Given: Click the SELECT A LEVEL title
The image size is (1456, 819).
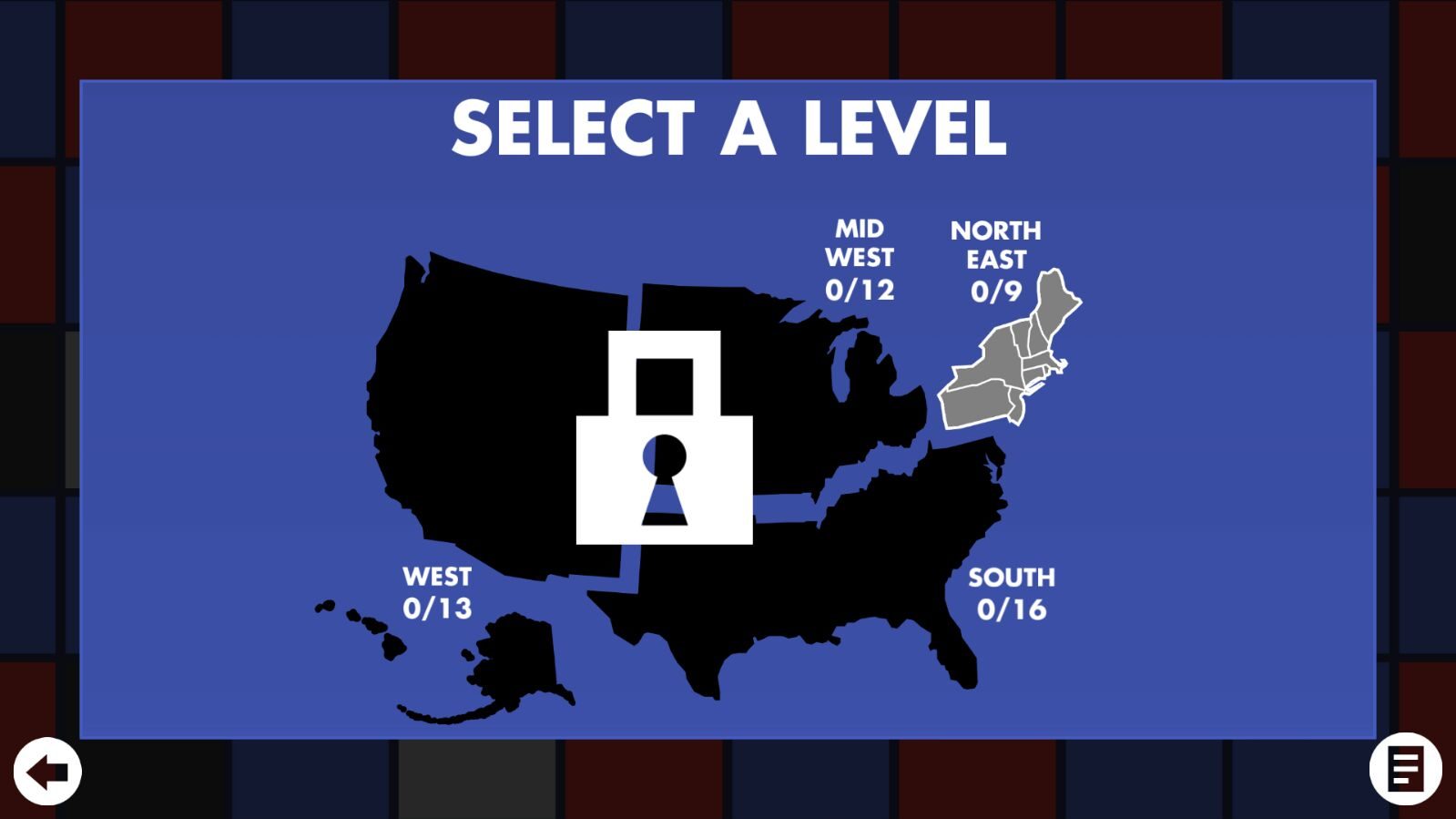Looking at the screenshot, I should [x=730, y=128].
